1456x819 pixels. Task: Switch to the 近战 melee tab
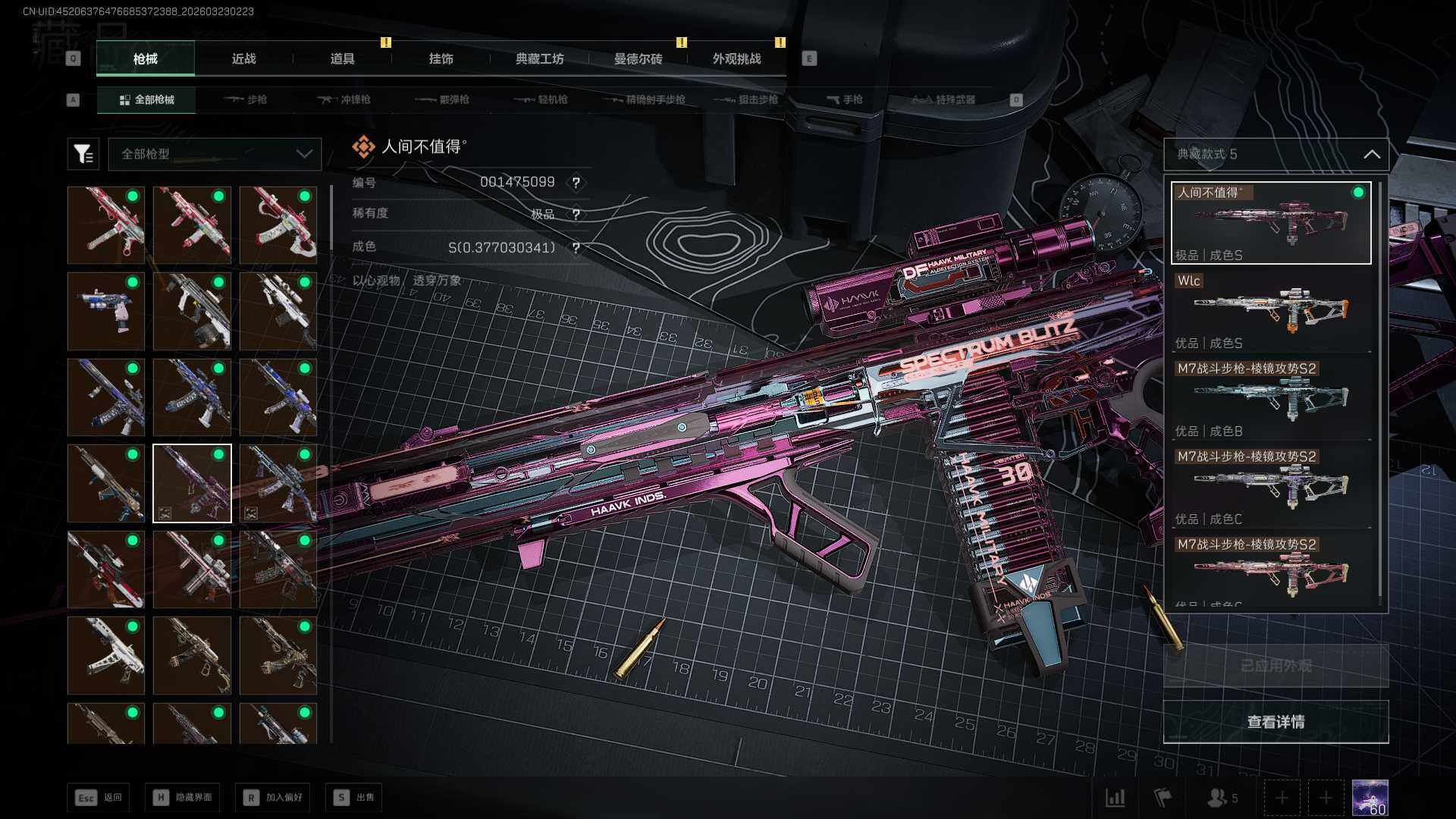coord(243,58)
